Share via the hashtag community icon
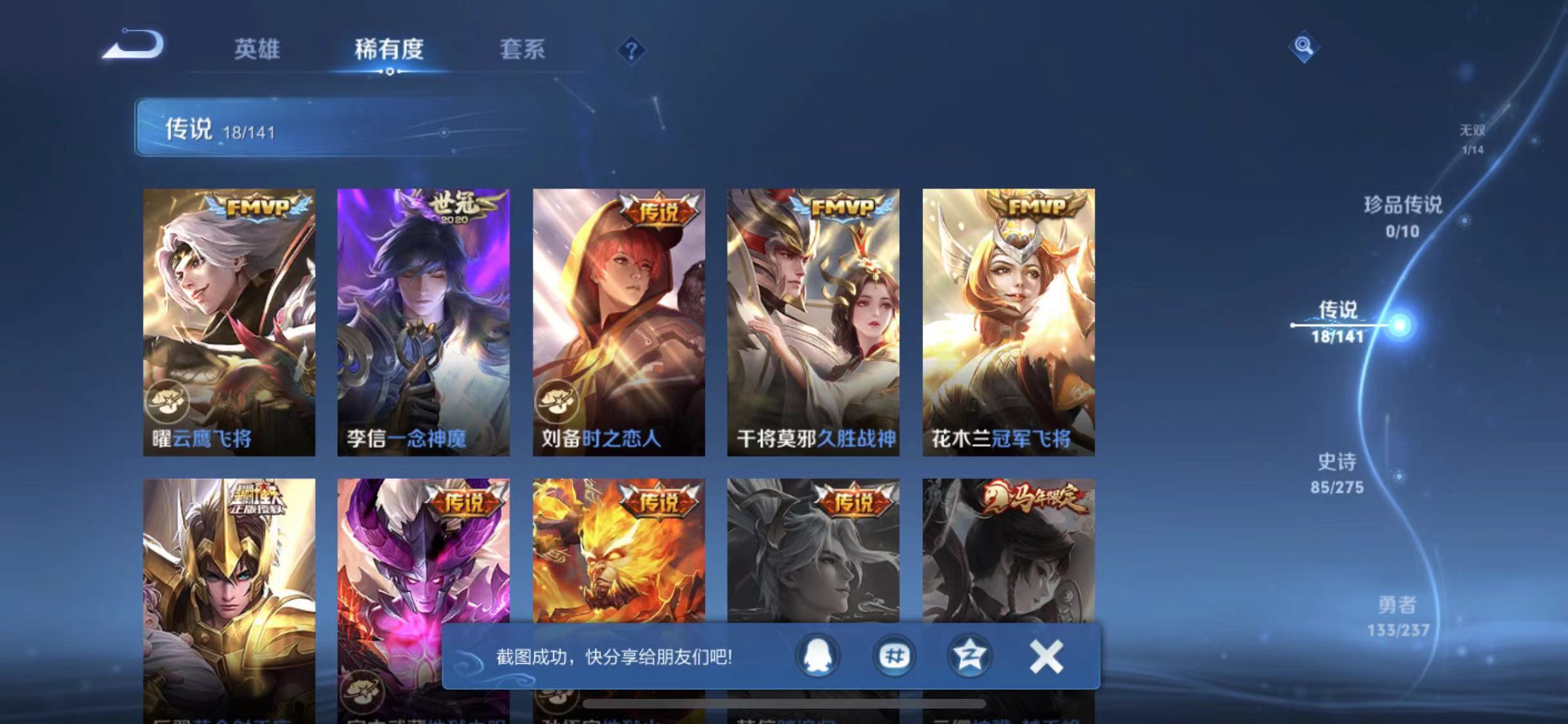This screenshot has width=1568, height=724. coord(894,657)
